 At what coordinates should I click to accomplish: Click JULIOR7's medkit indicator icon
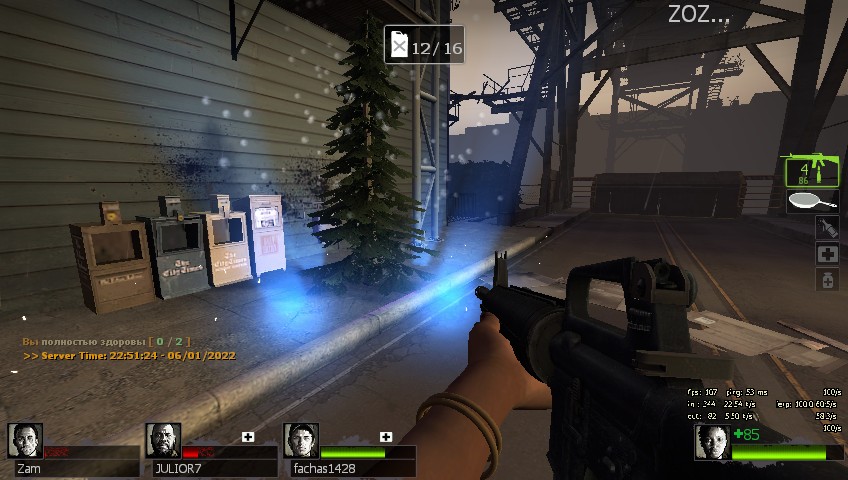(x=248, y=437)
